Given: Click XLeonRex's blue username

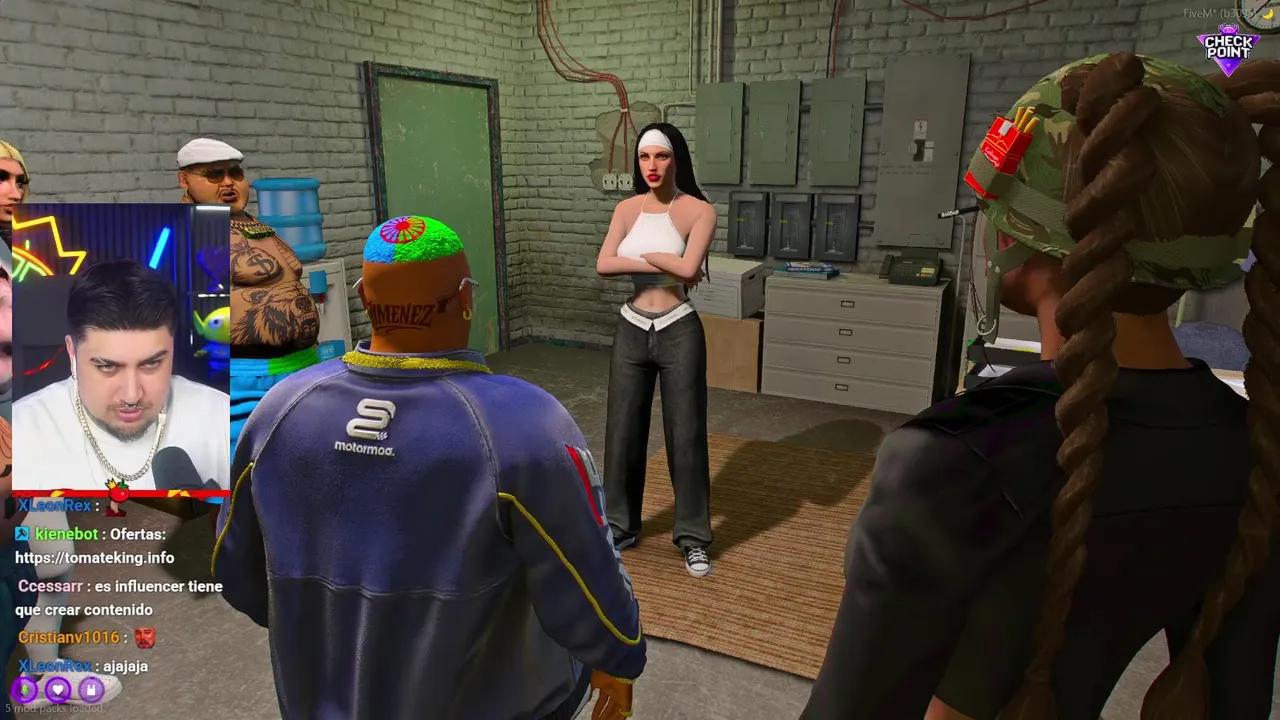Looking at the screenshot, I should click(x=54, y=505).
